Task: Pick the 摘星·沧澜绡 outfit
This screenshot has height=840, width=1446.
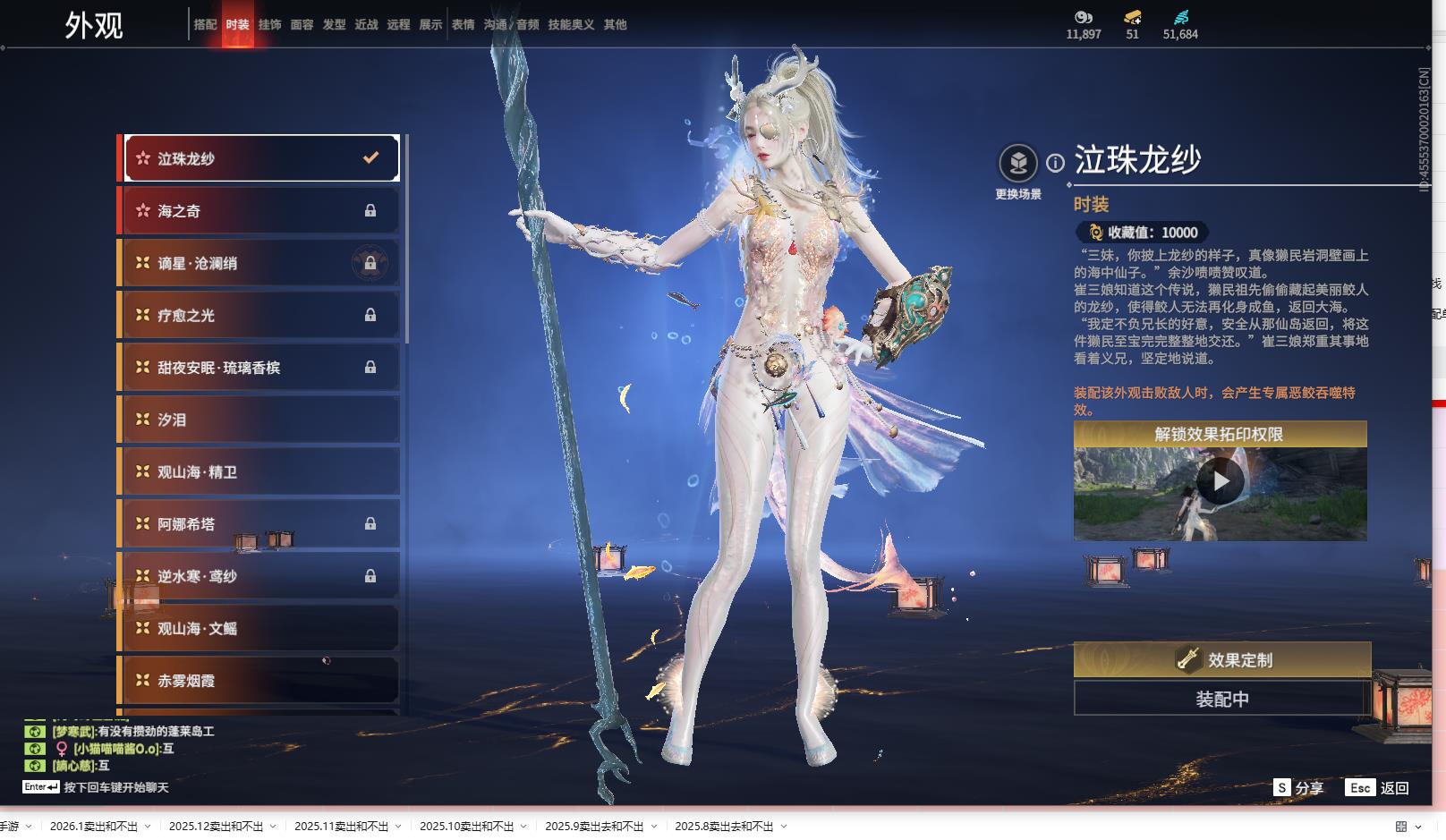Action: pyautogui.click(x=260, y=263)
